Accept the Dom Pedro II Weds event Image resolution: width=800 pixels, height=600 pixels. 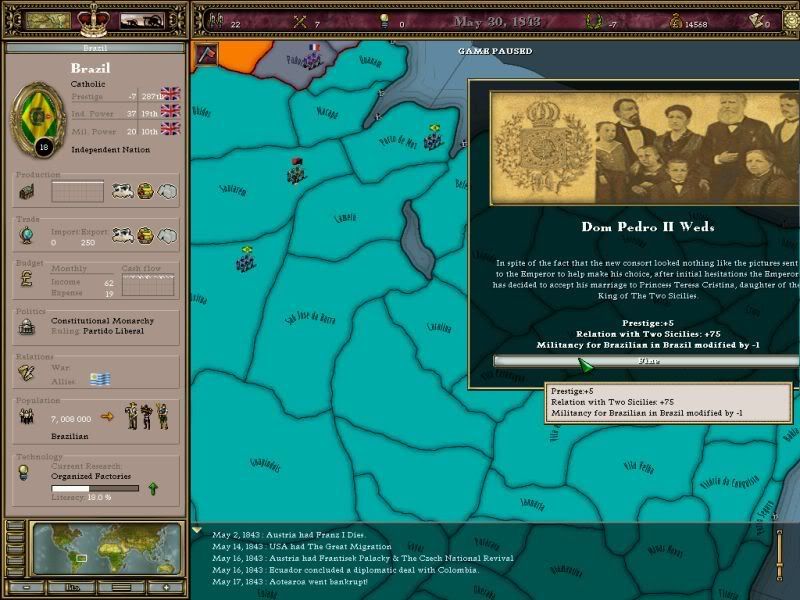(x=646, y=361)
